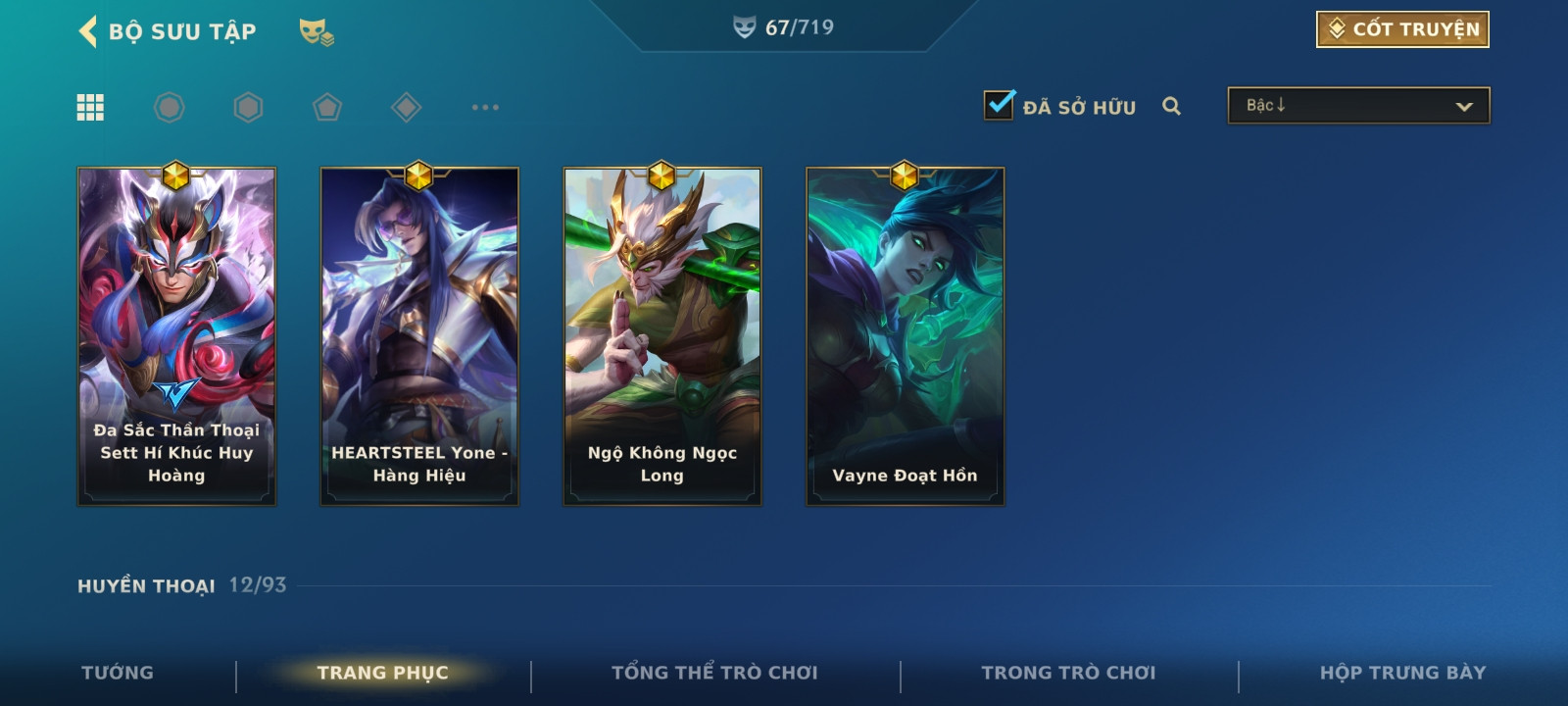
Task: Open the Tổng Thể Trò Chơi tab
Action: click(x=714, y=673)
